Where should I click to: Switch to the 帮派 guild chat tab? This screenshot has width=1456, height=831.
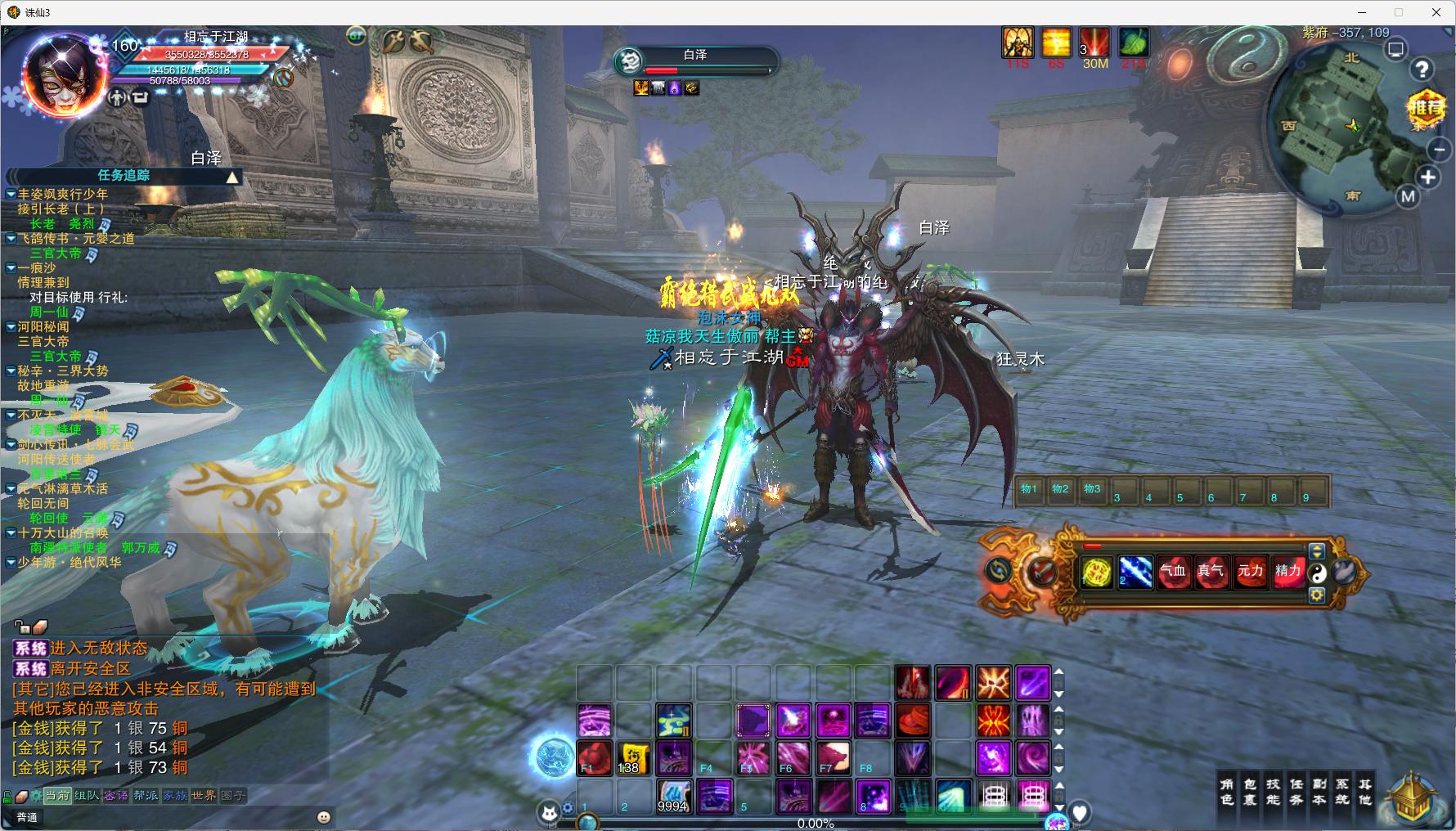pos(146,795)
